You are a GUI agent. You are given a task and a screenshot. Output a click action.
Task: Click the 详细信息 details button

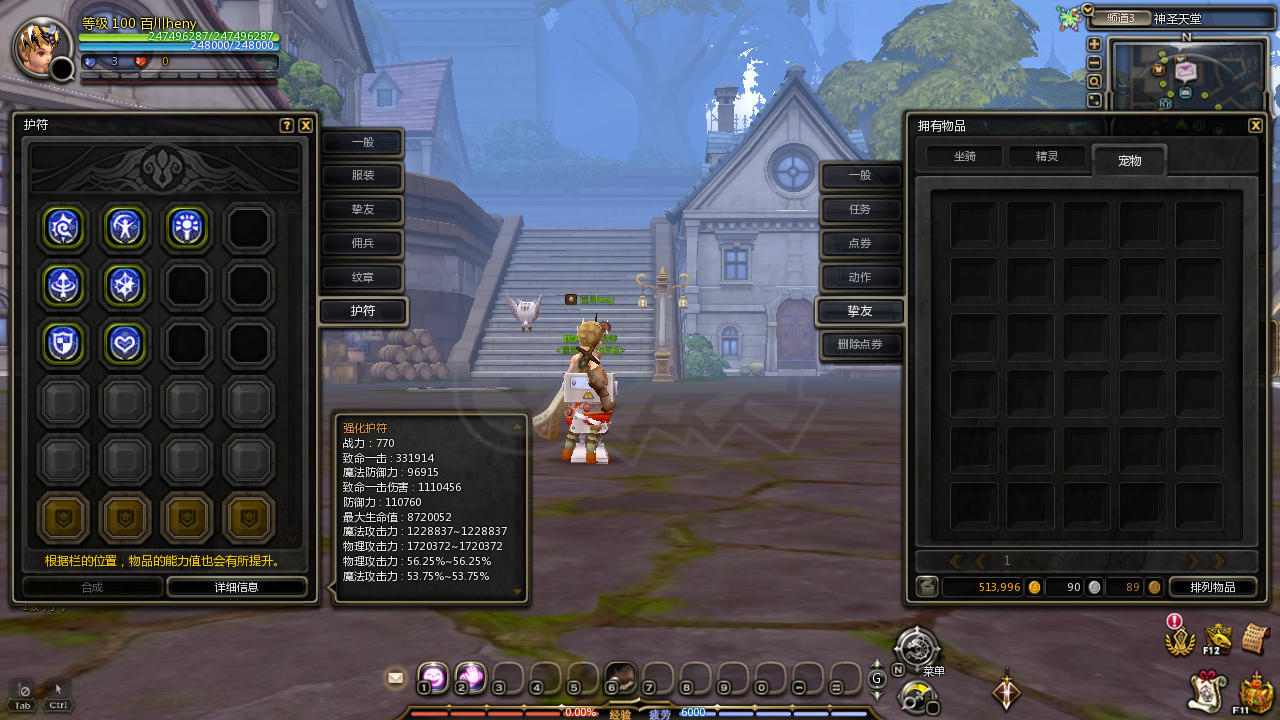tap(237, 587)
